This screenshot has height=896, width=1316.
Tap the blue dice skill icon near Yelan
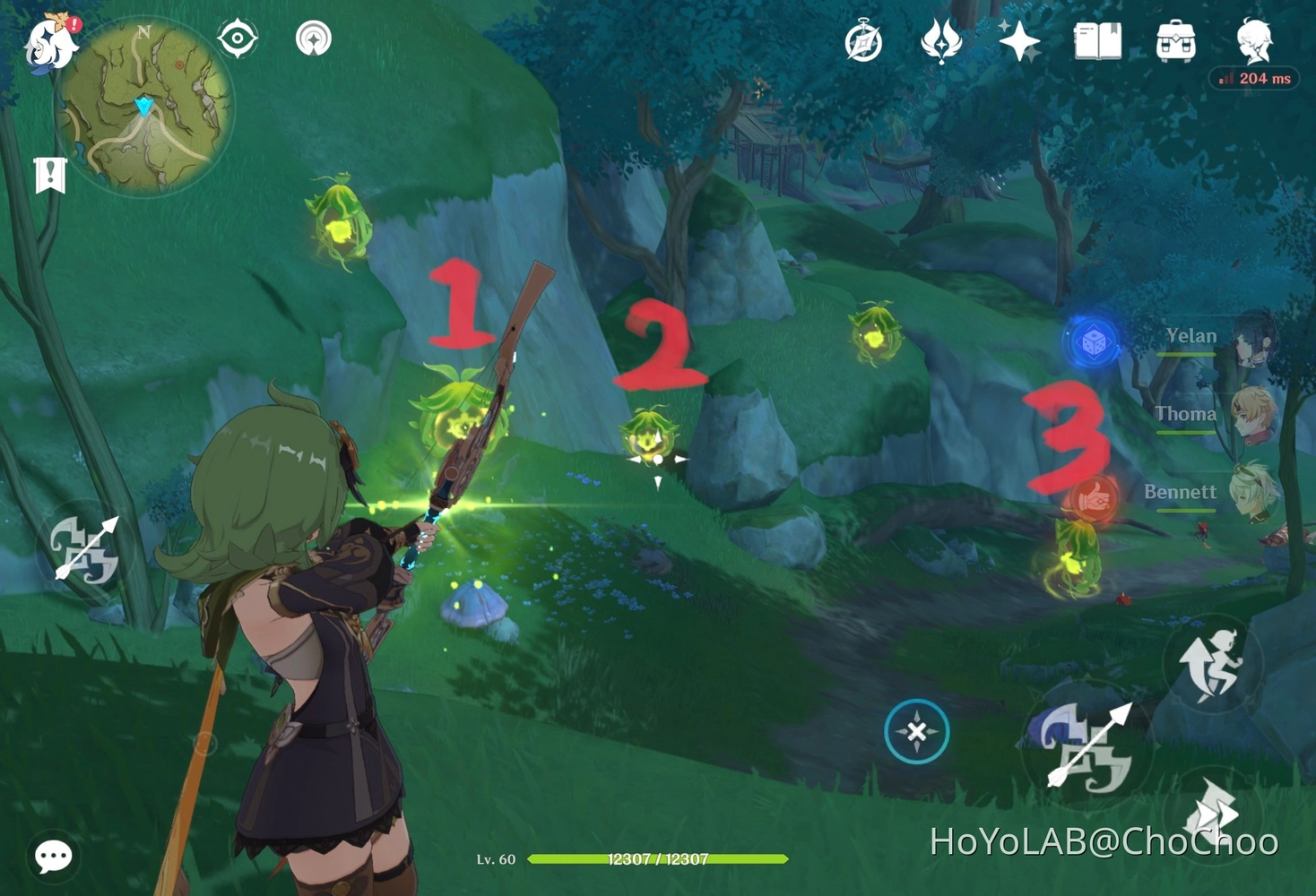pyautogui.click(x=1092, y=341)
